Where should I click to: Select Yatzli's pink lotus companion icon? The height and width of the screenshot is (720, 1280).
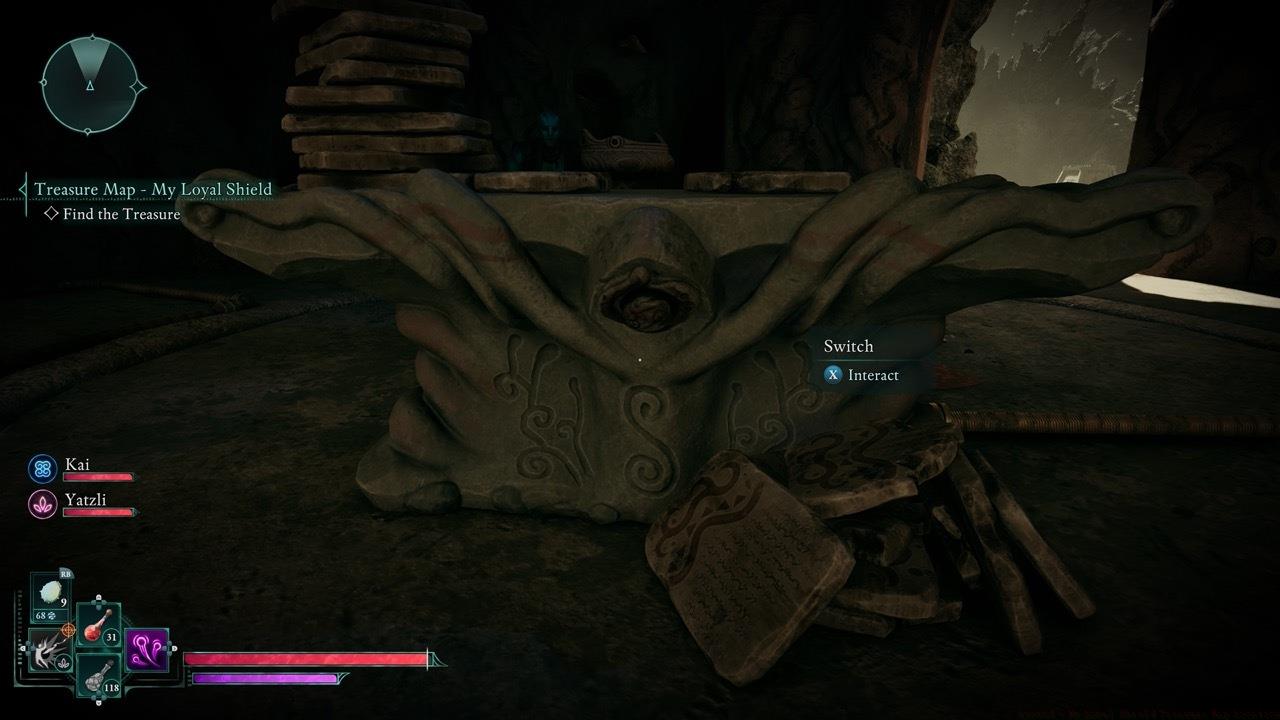pyautogui.click(x=42, y=503)
